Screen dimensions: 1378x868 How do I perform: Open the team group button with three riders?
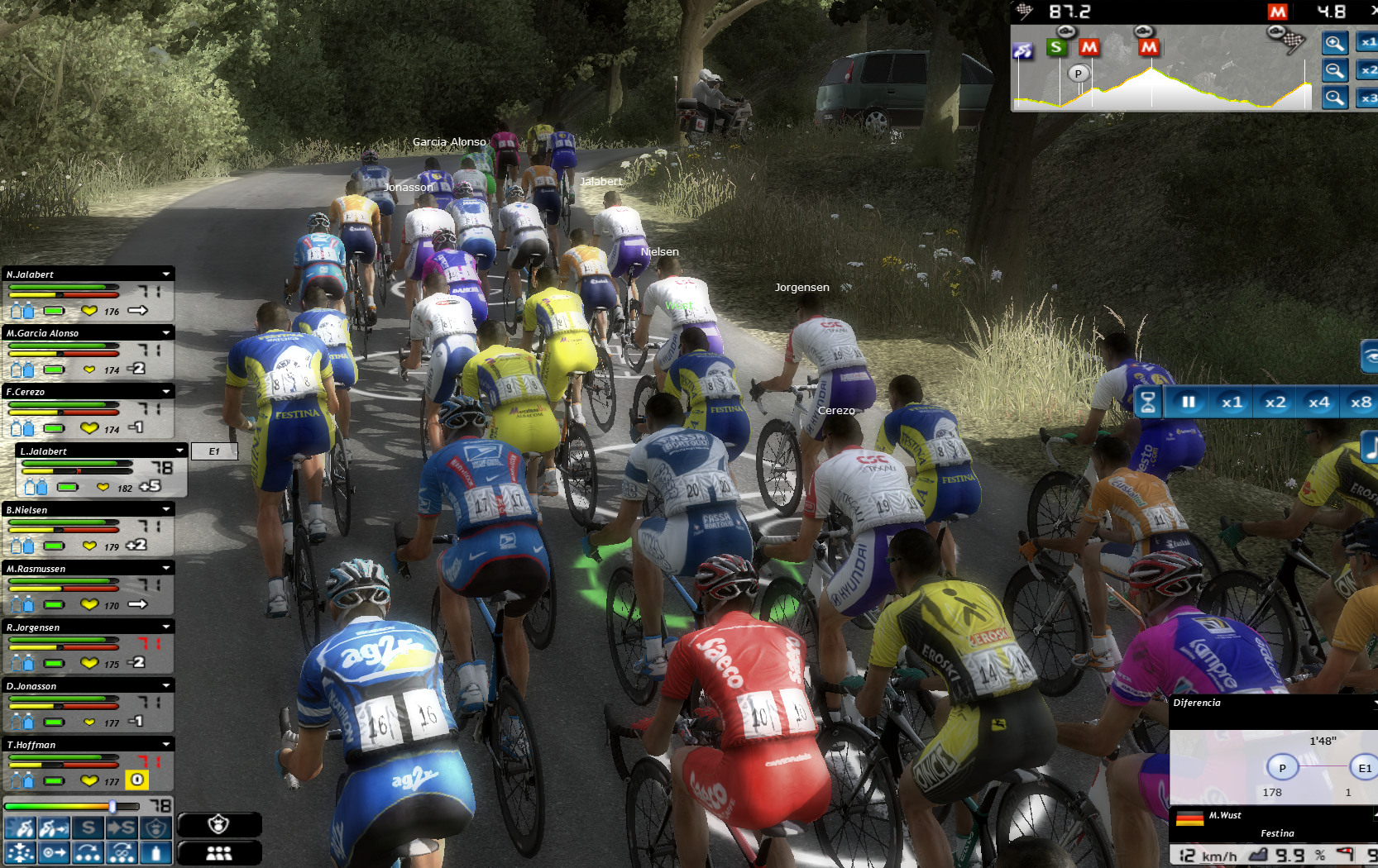tap(219, 852)
